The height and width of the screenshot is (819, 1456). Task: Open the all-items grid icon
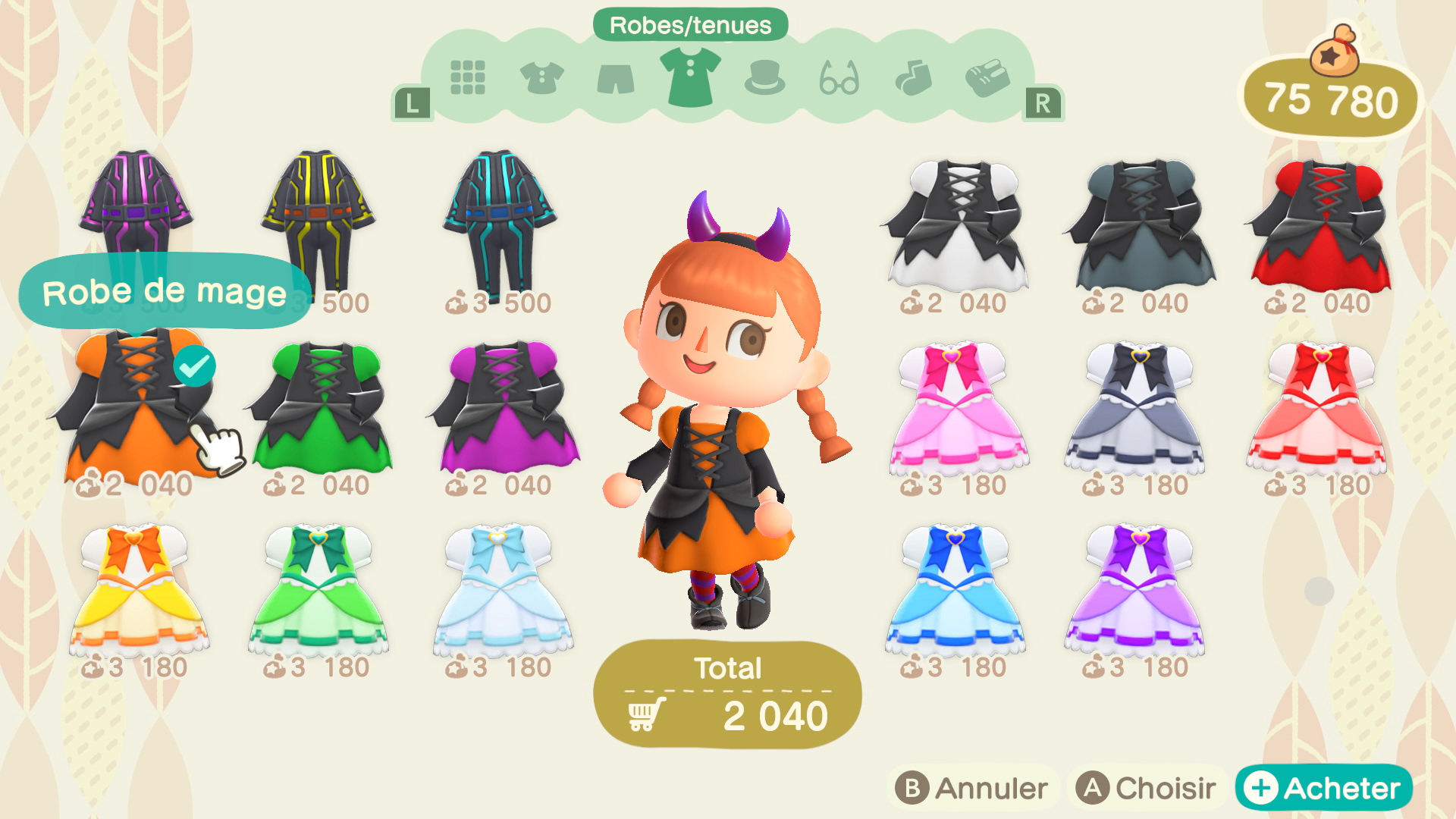point(467,77)
